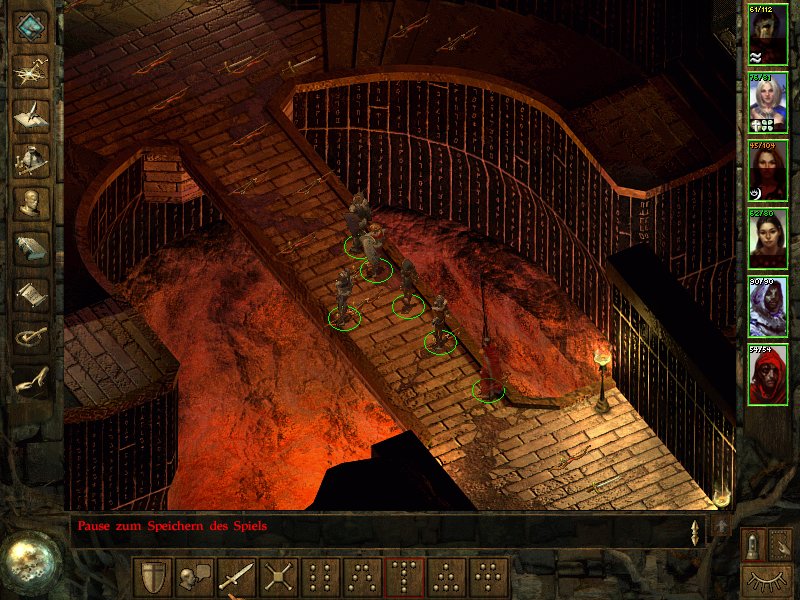The width and height of the screenshot is (800, 600).
Task: Choose the sword attack action
Action: (x=236, y=577)
